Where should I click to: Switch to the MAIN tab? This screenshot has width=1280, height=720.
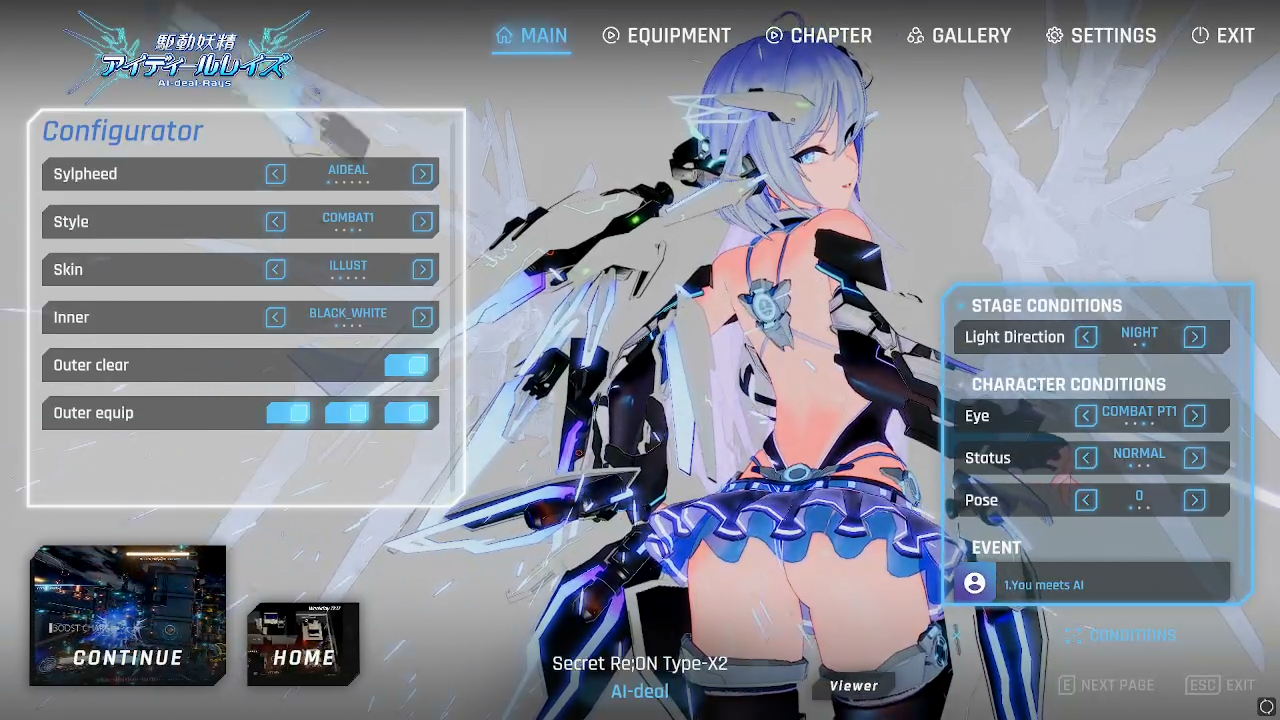click(x=531, y=36)
